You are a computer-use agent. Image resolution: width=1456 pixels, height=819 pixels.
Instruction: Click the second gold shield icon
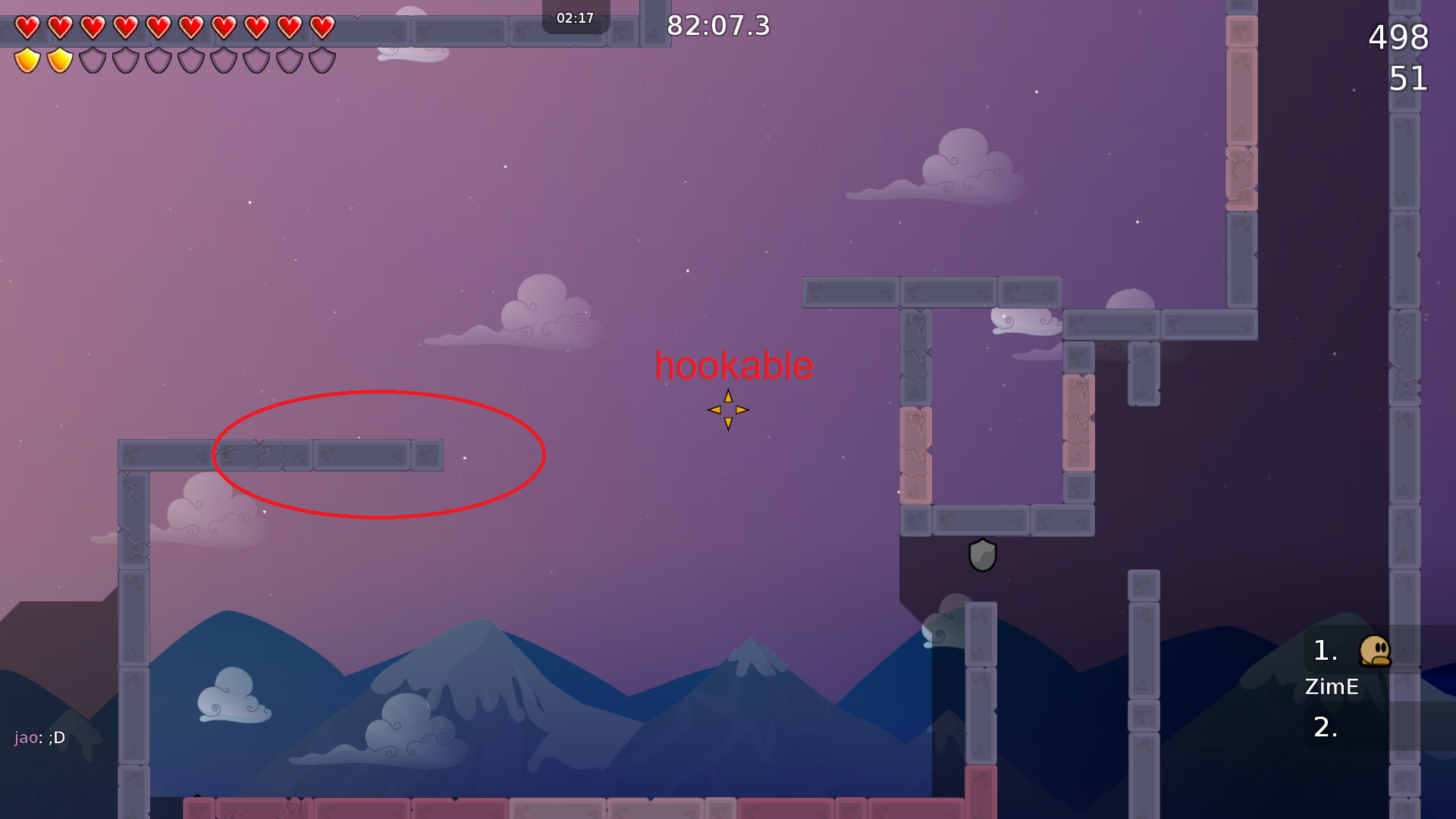coord(59,59)
